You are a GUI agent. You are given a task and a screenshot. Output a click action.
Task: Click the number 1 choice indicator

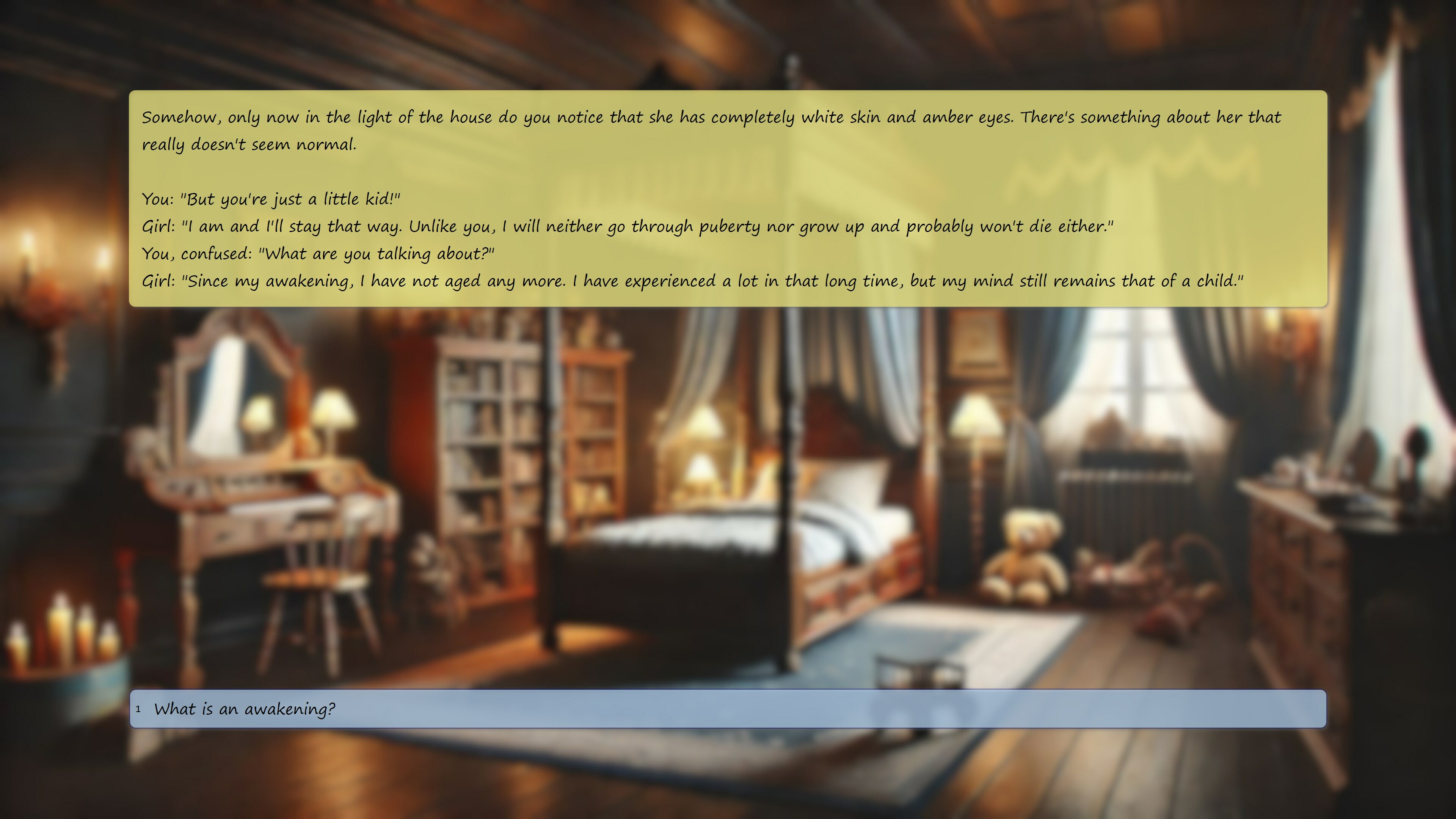pyautogui.click(x=138, y=709)
